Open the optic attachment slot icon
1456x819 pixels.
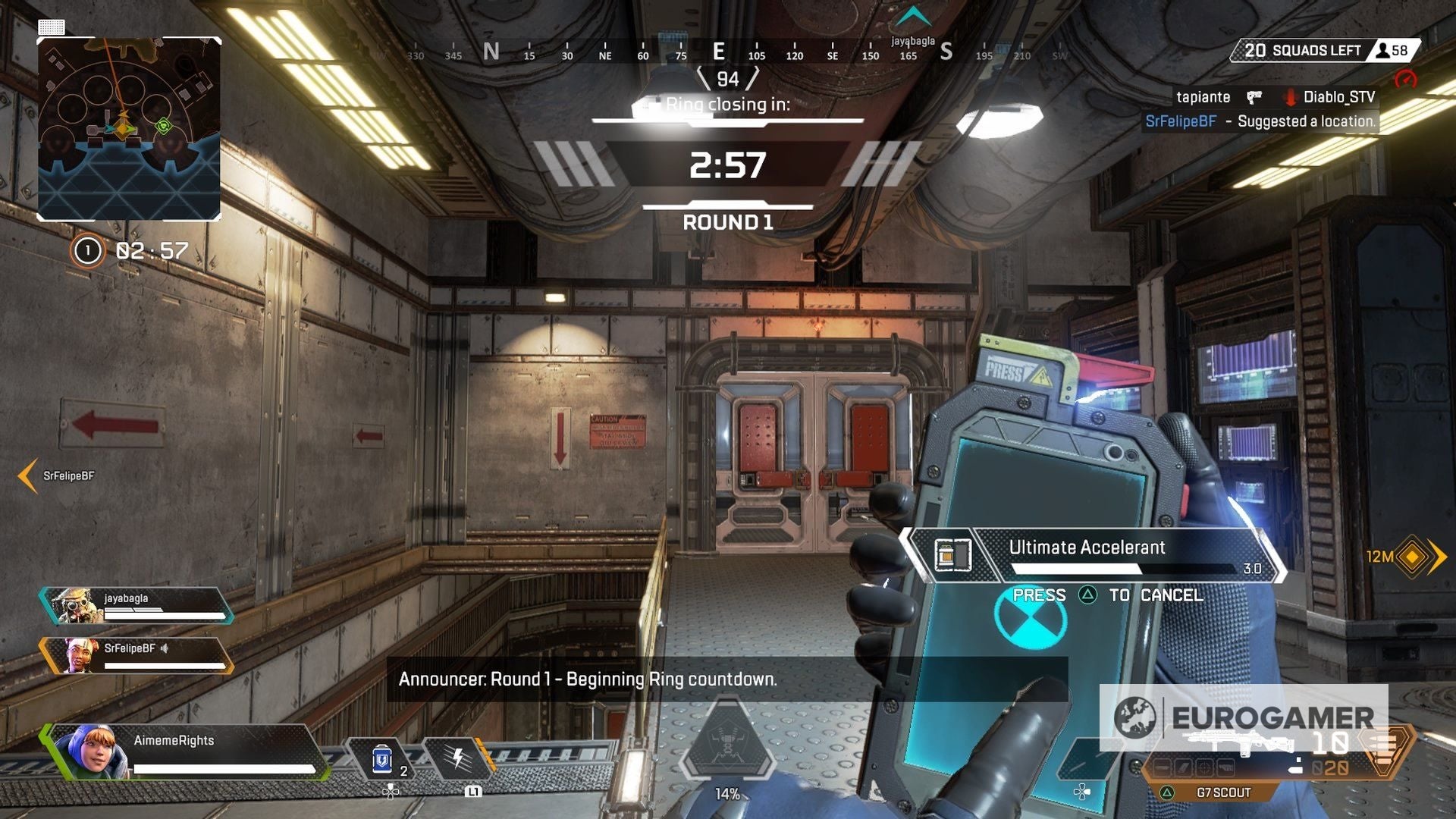click(1205, 767)
